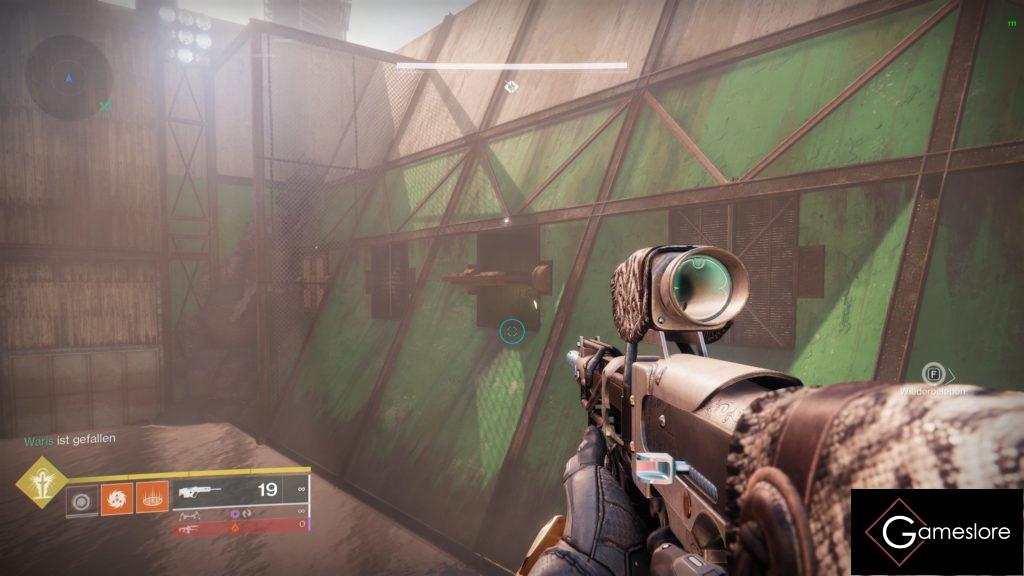This screenshot has width=1024, height=576.
Task: Activate the golden winged-sword Super icon
Action: click(43, 483)
